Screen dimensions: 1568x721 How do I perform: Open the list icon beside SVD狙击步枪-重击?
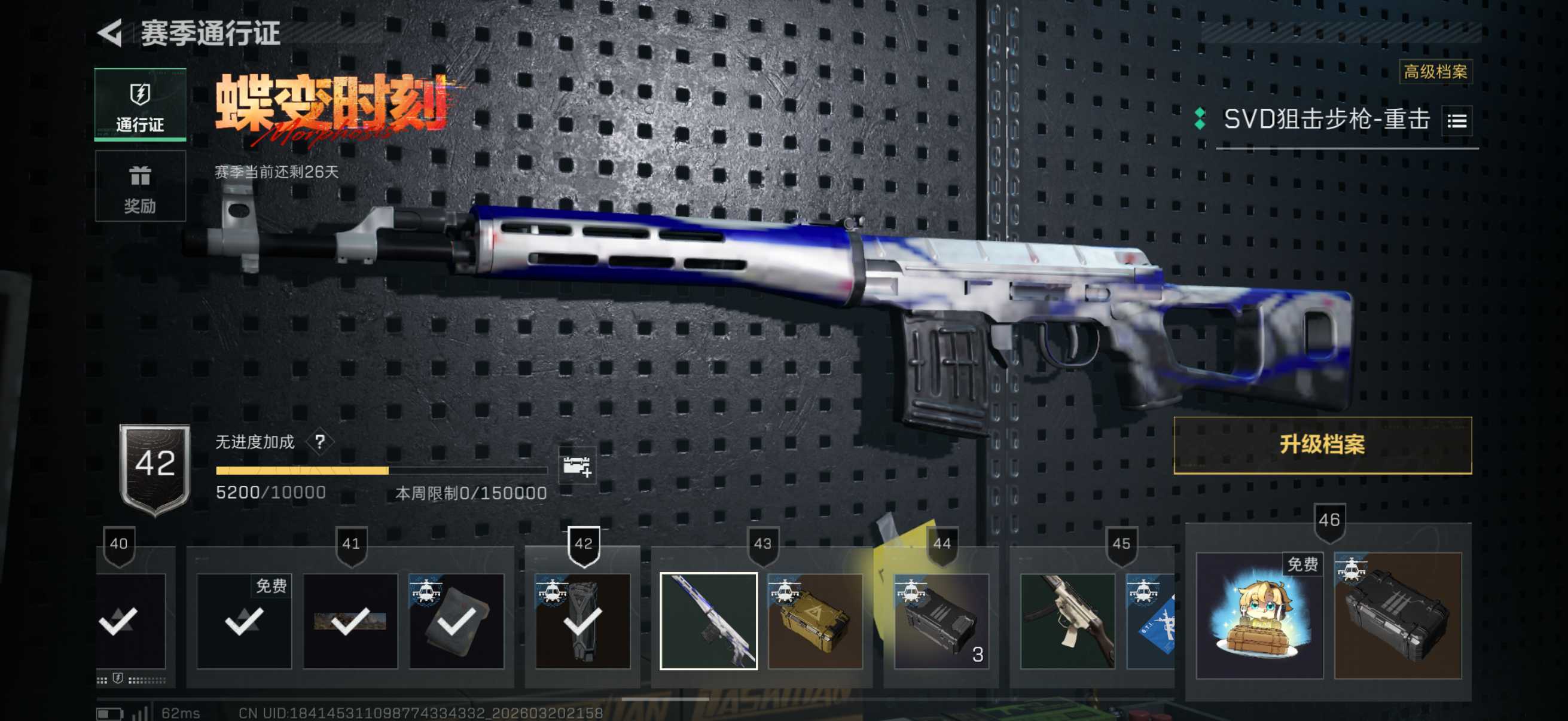click(x=1456, y=121)
